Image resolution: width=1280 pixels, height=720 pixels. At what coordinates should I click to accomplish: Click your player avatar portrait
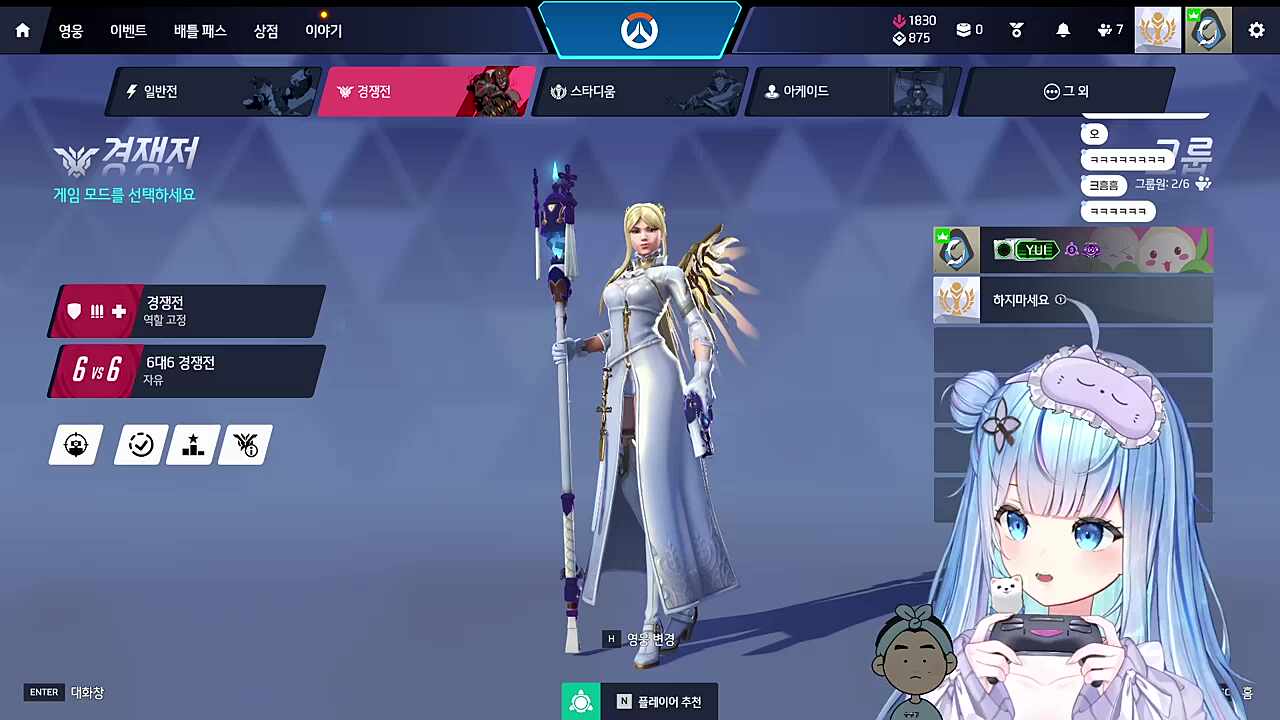tap(1208, 30)
